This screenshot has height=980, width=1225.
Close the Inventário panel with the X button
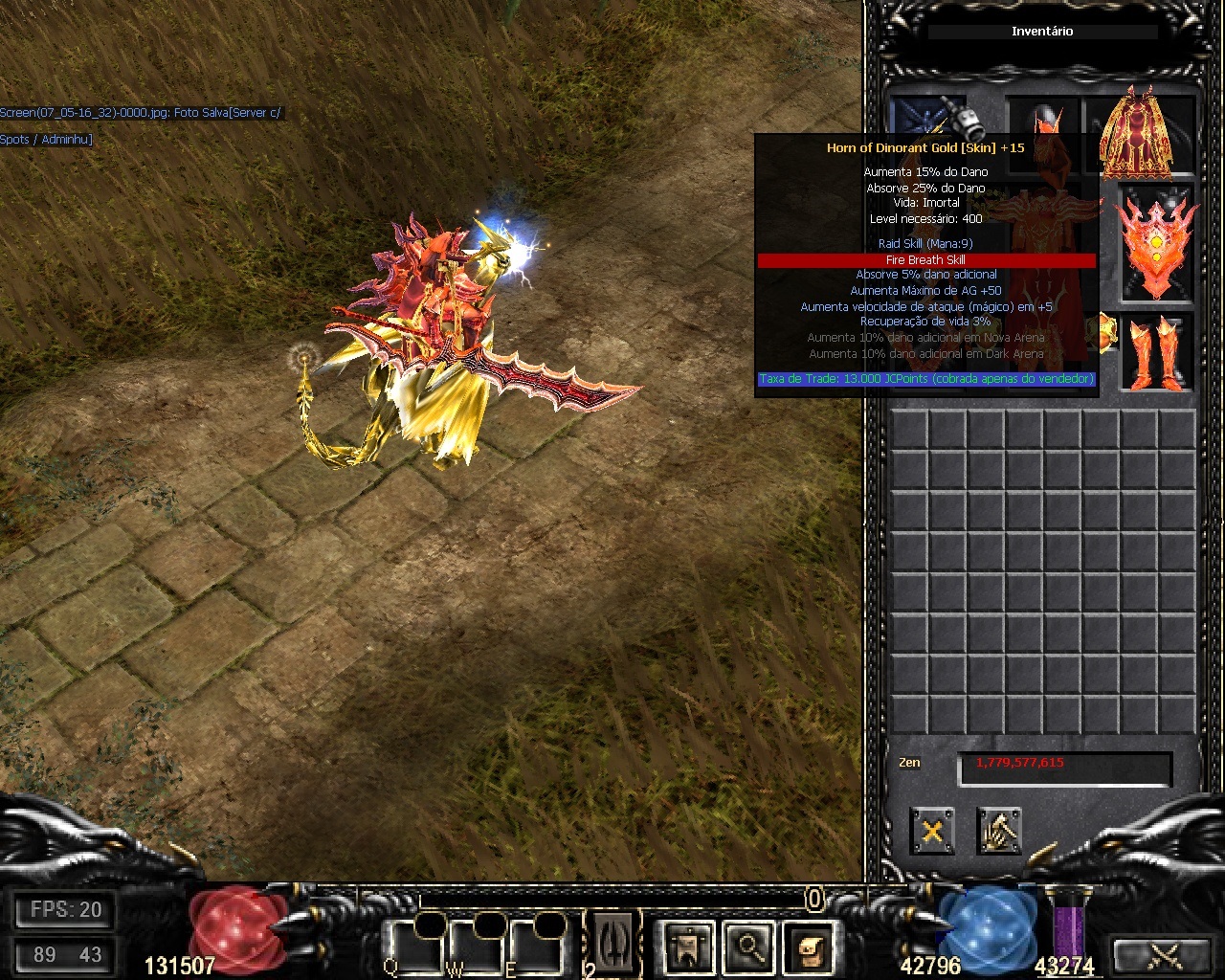point(931,831)
